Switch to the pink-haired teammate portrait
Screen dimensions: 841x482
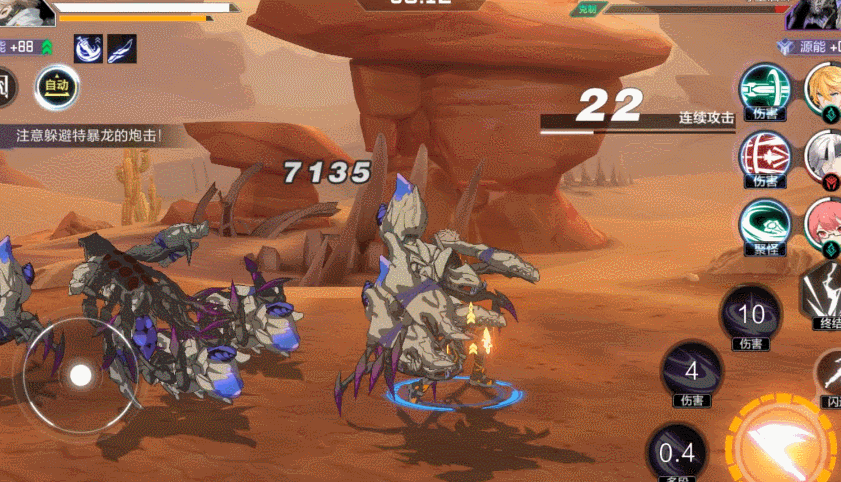pos(823,222)
